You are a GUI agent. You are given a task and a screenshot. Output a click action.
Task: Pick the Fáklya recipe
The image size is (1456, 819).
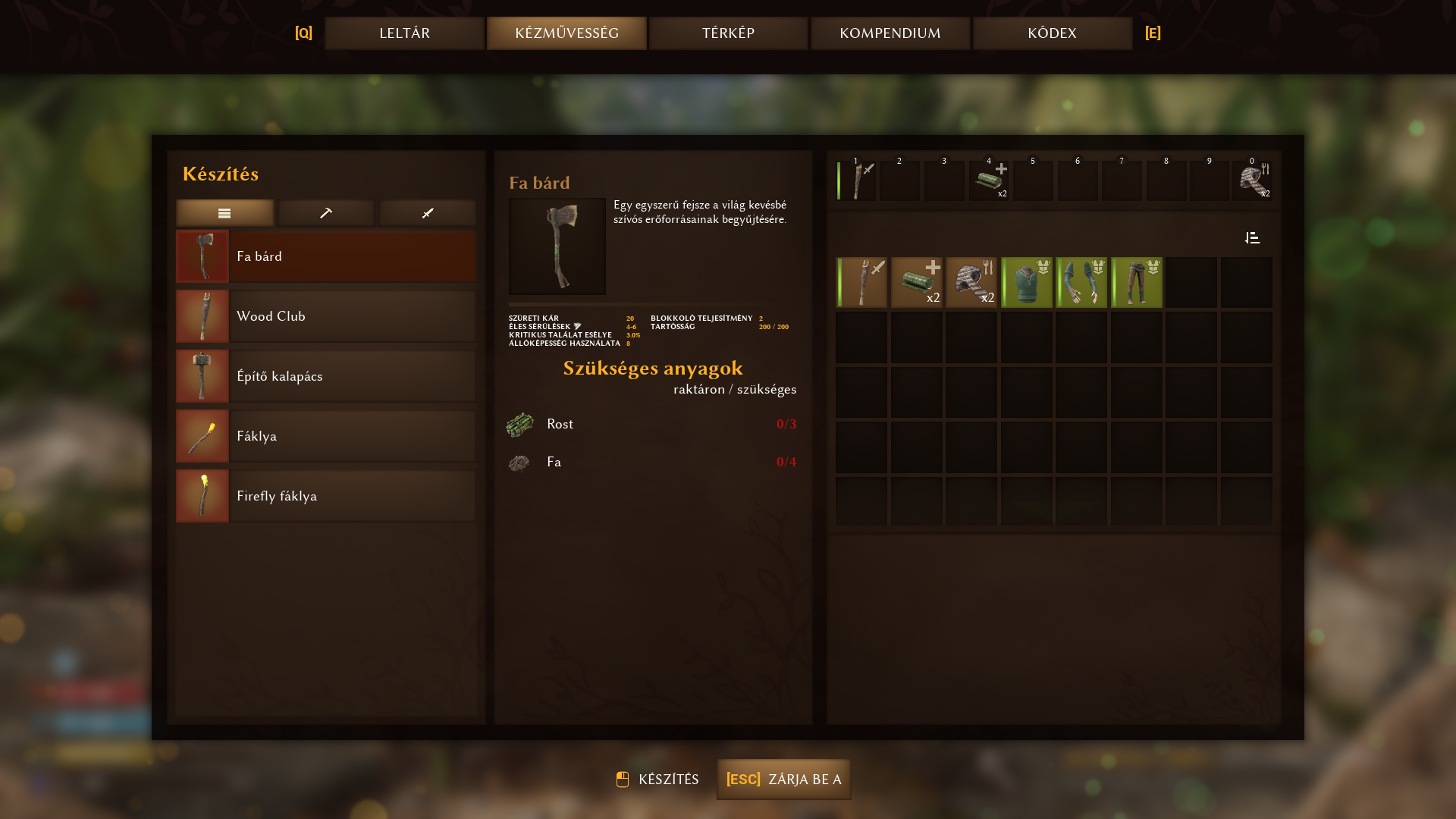[x=326, y=436]
